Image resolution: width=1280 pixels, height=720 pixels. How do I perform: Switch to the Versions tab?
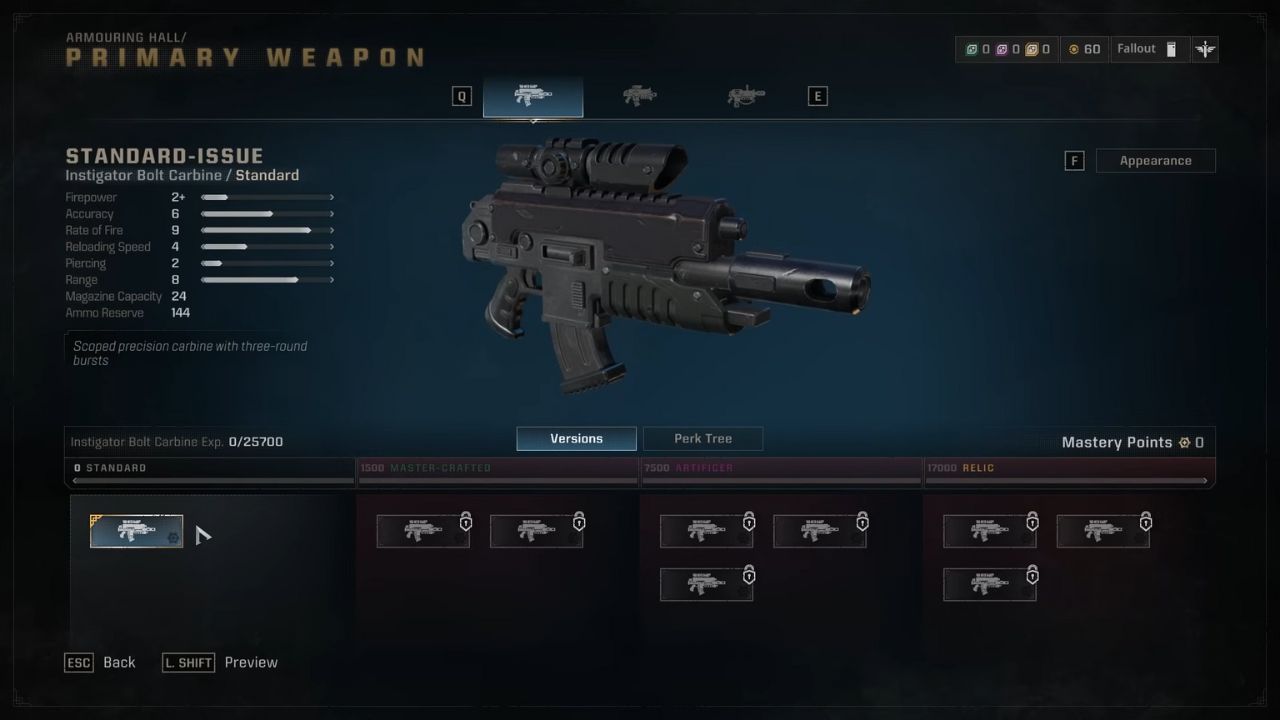576,438
